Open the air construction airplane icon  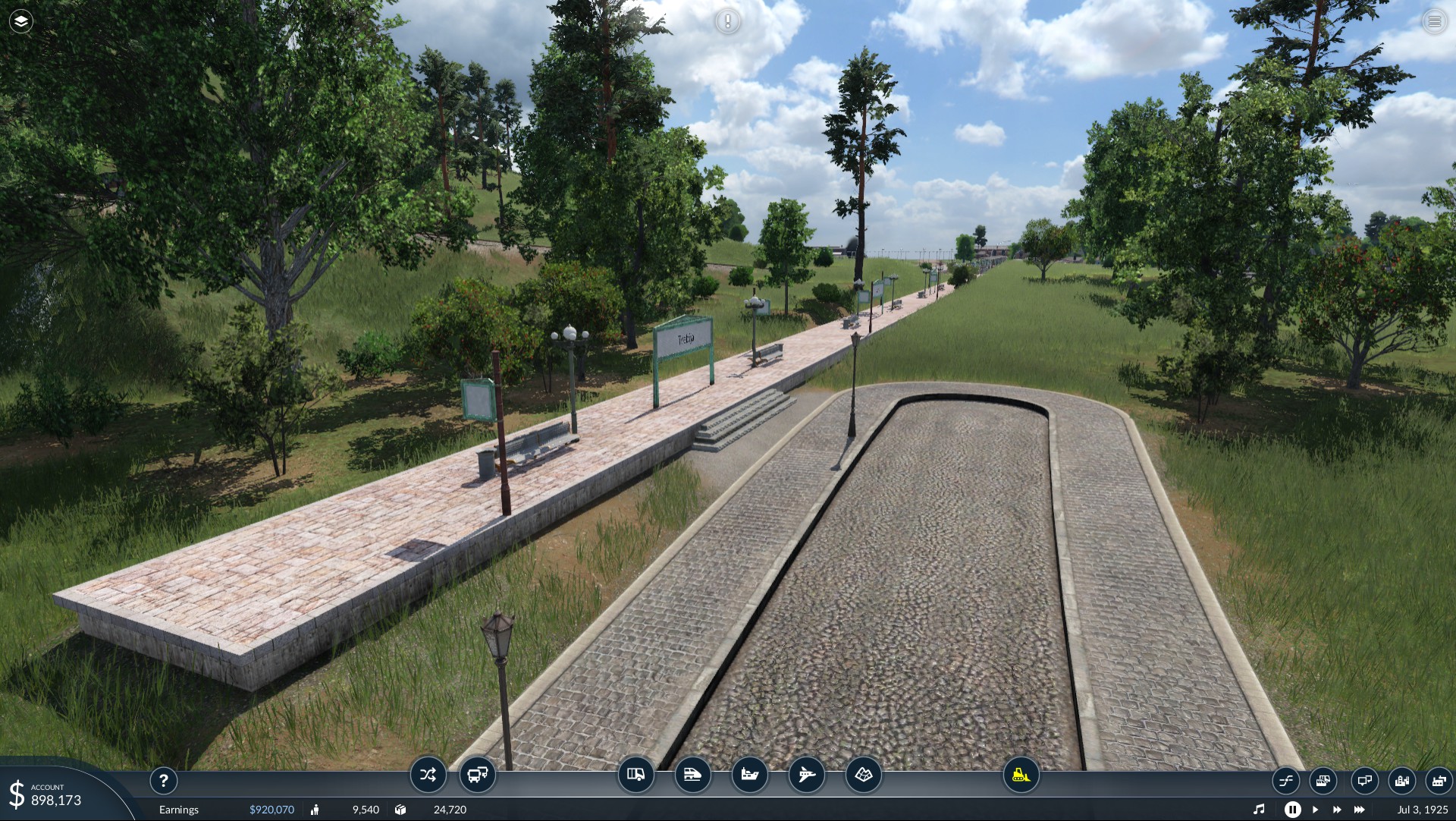(806, 775)
